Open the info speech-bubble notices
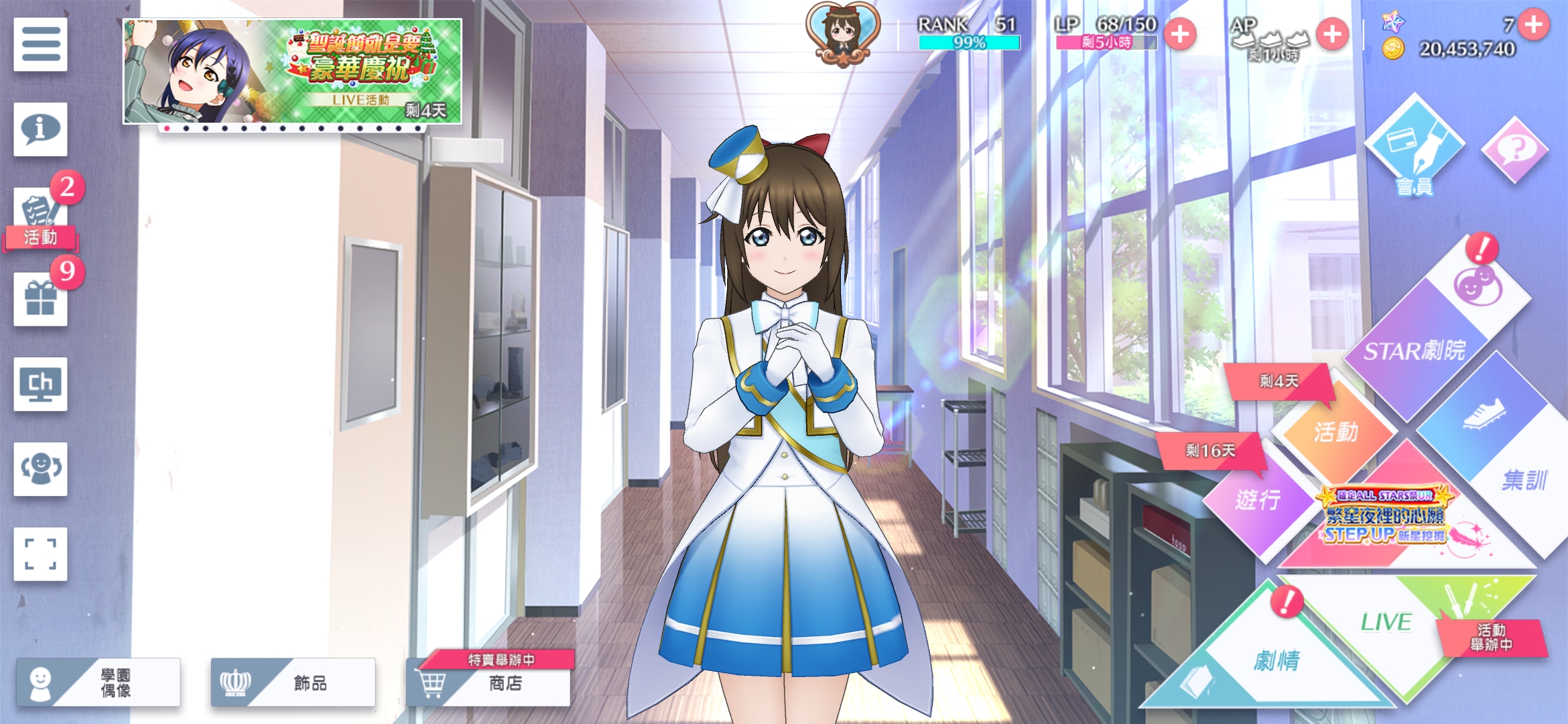The width and height of the screenshot is (1568, 724). pos(40,129)
